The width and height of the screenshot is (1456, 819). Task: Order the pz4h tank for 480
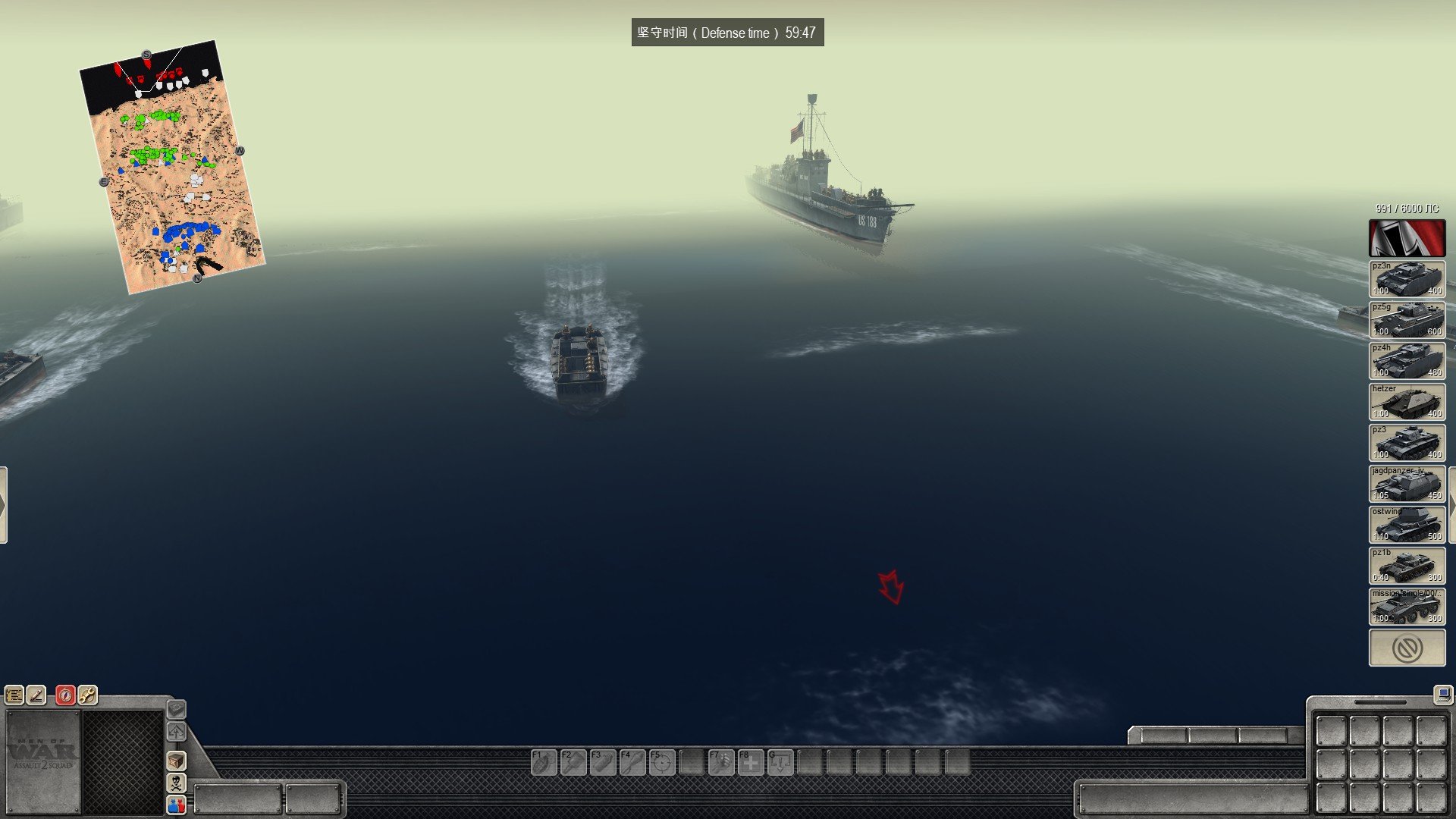[1407, 361]
